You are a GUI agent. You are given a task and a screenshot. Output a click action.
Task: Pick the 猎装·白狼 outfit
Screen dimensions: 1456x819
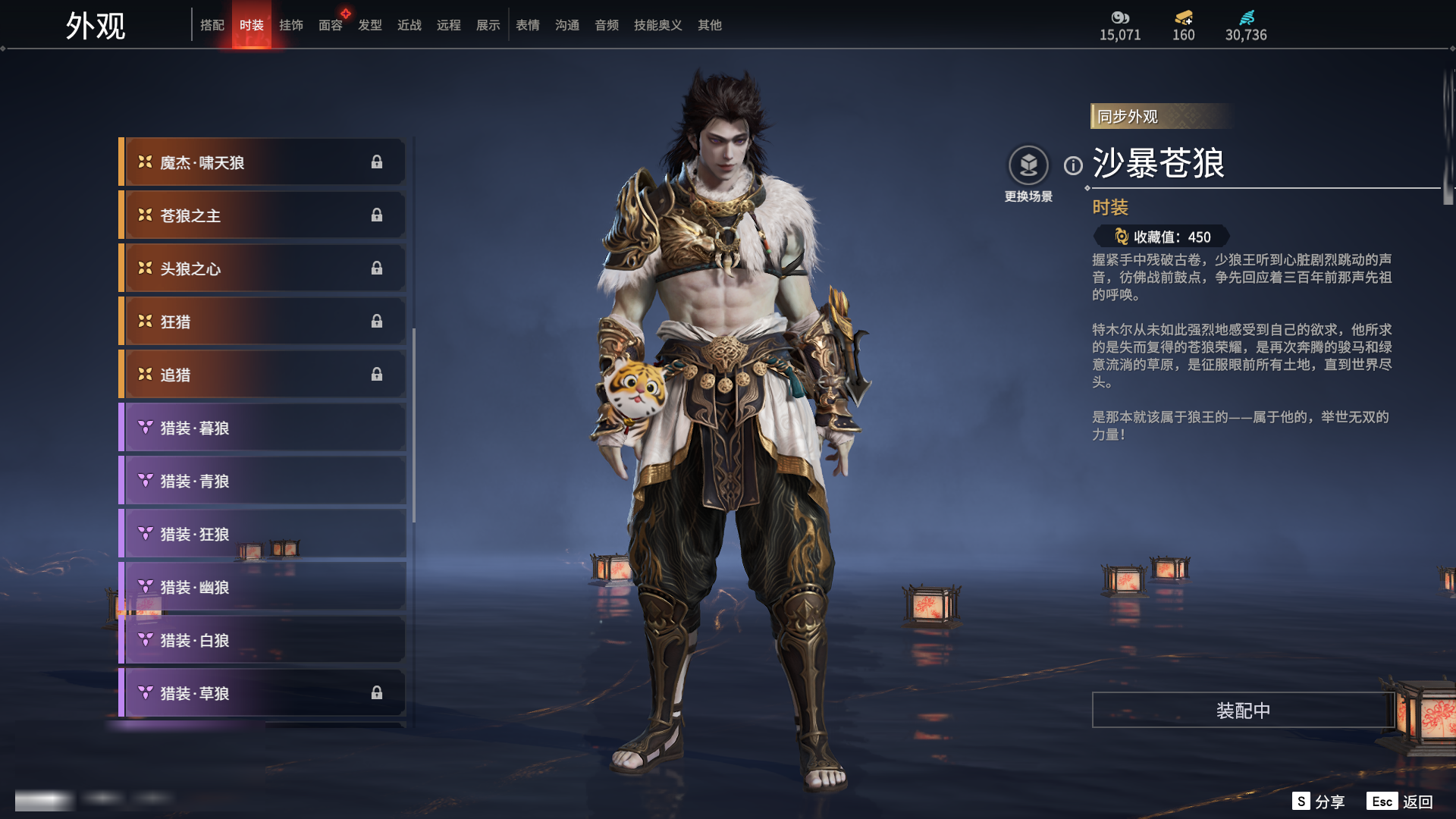coord(262,640)
